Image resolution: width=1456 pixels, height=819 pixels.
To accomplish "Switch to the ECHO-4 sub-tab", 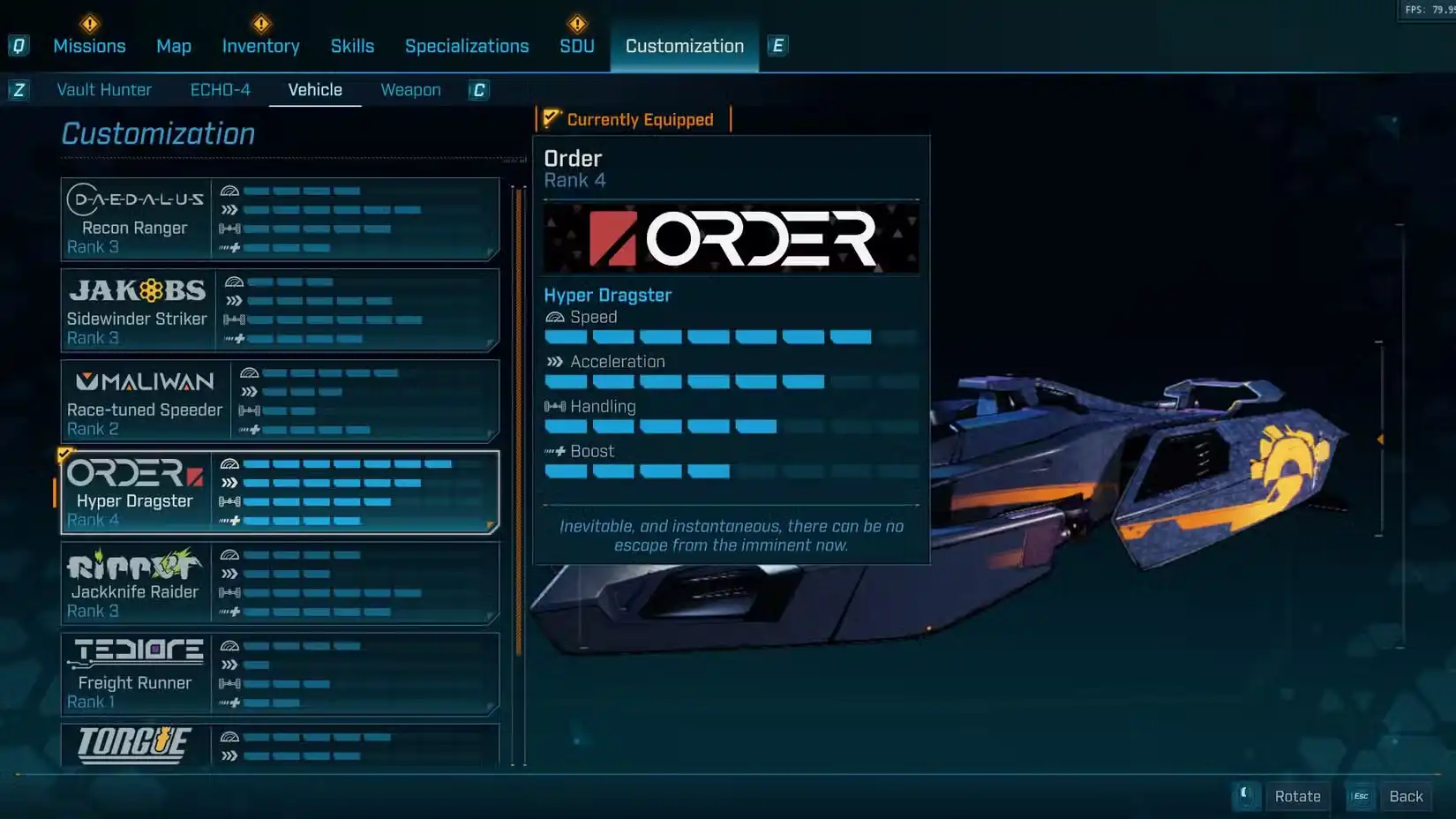I will pos(221,90).
